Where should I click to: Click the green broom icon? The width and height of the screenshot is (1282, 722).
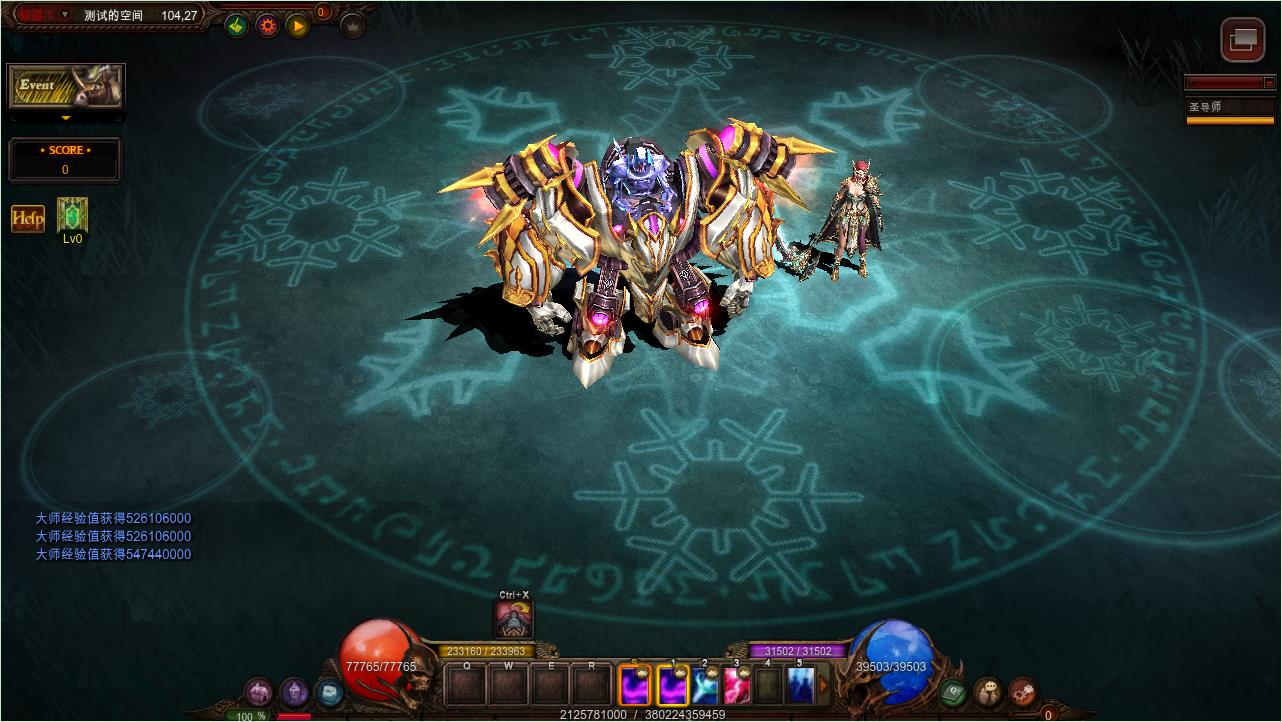click(x=236, y=26)
